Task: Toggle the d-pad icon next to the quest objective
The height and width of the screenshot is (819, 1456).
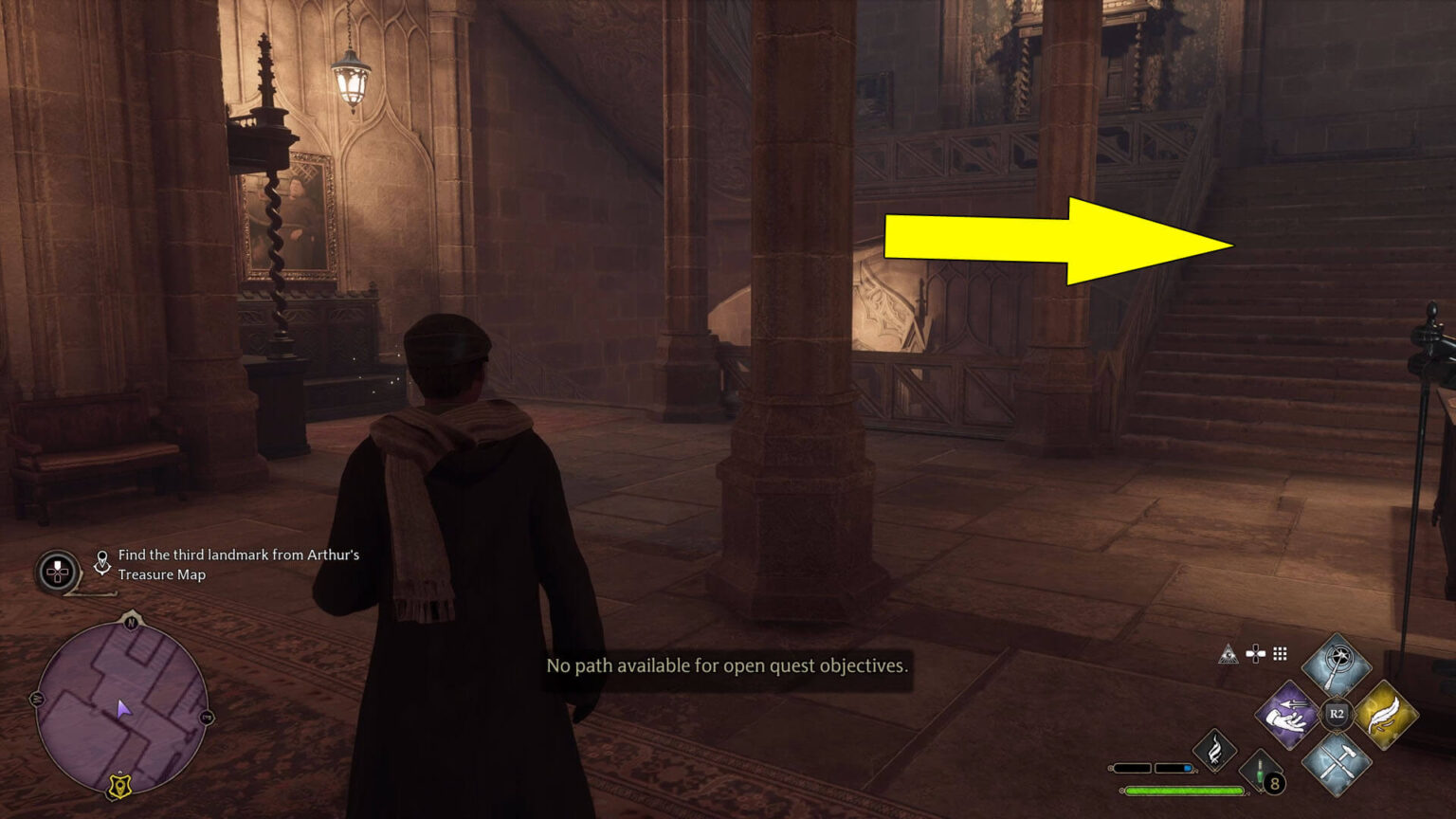Action: (57, 570)
